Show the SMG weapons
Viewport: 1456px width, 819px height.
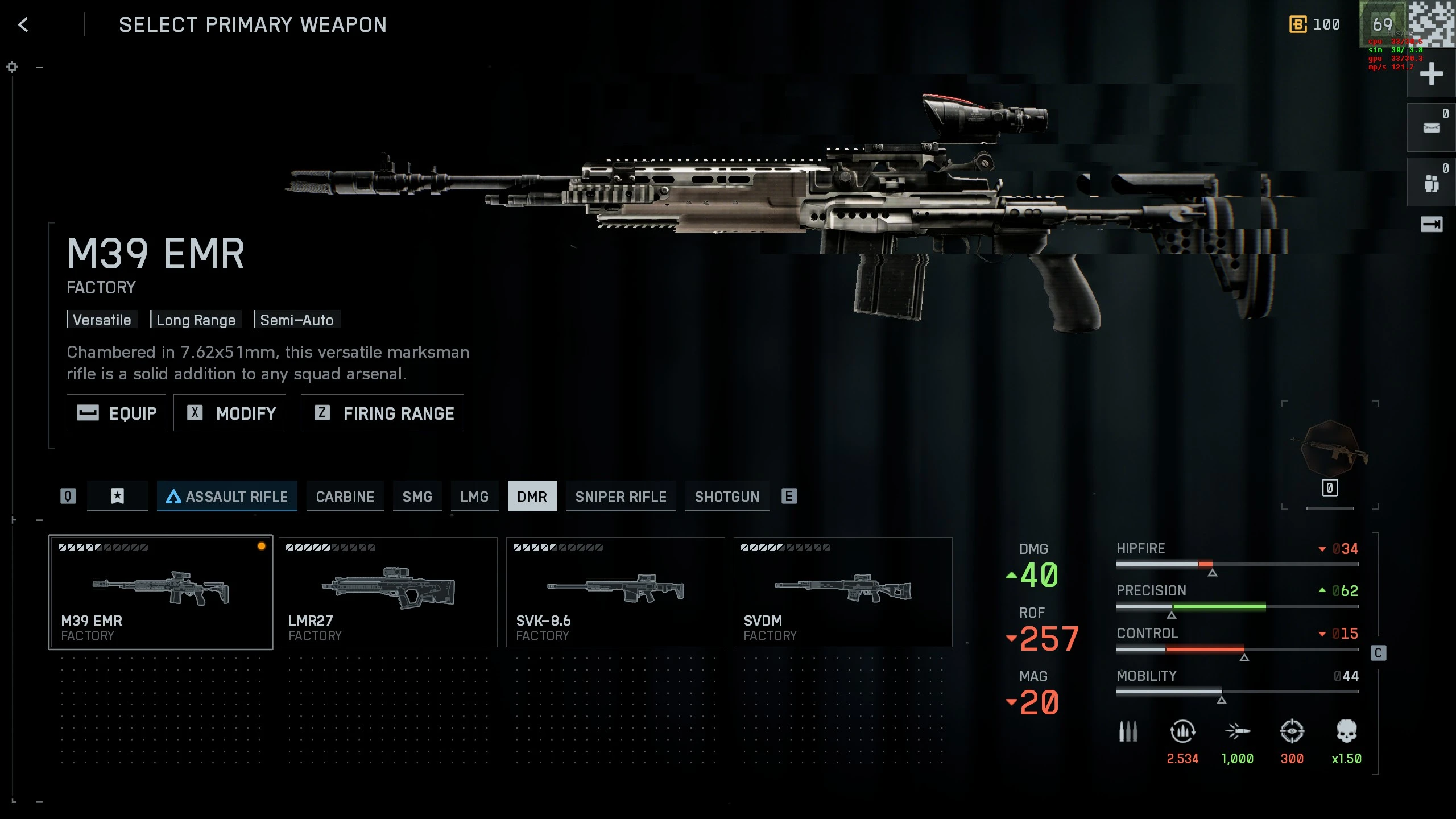[417, 497]
